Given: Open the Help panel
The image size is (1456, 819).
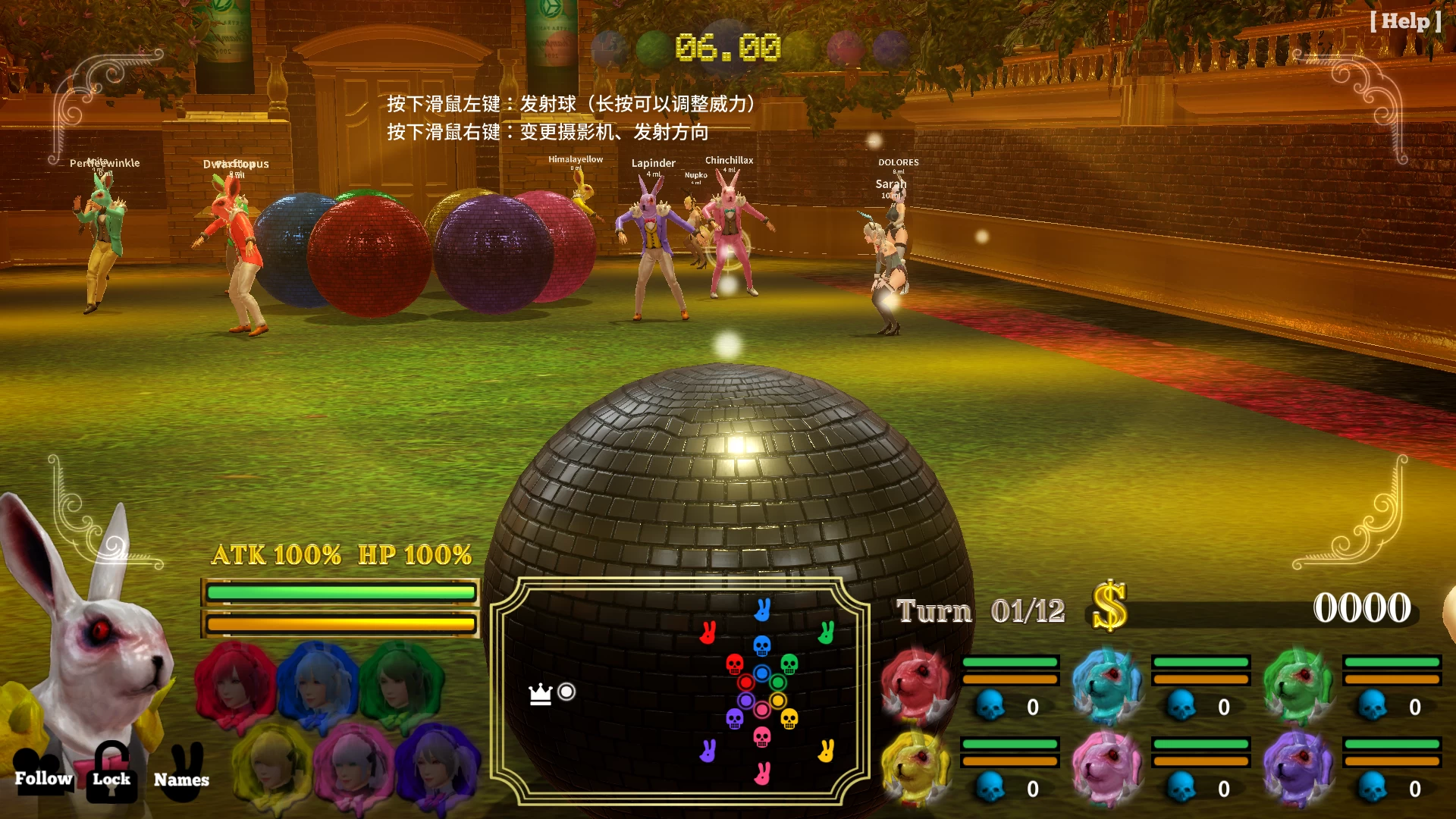Looking at the screenshot, I should point(1405,21).
